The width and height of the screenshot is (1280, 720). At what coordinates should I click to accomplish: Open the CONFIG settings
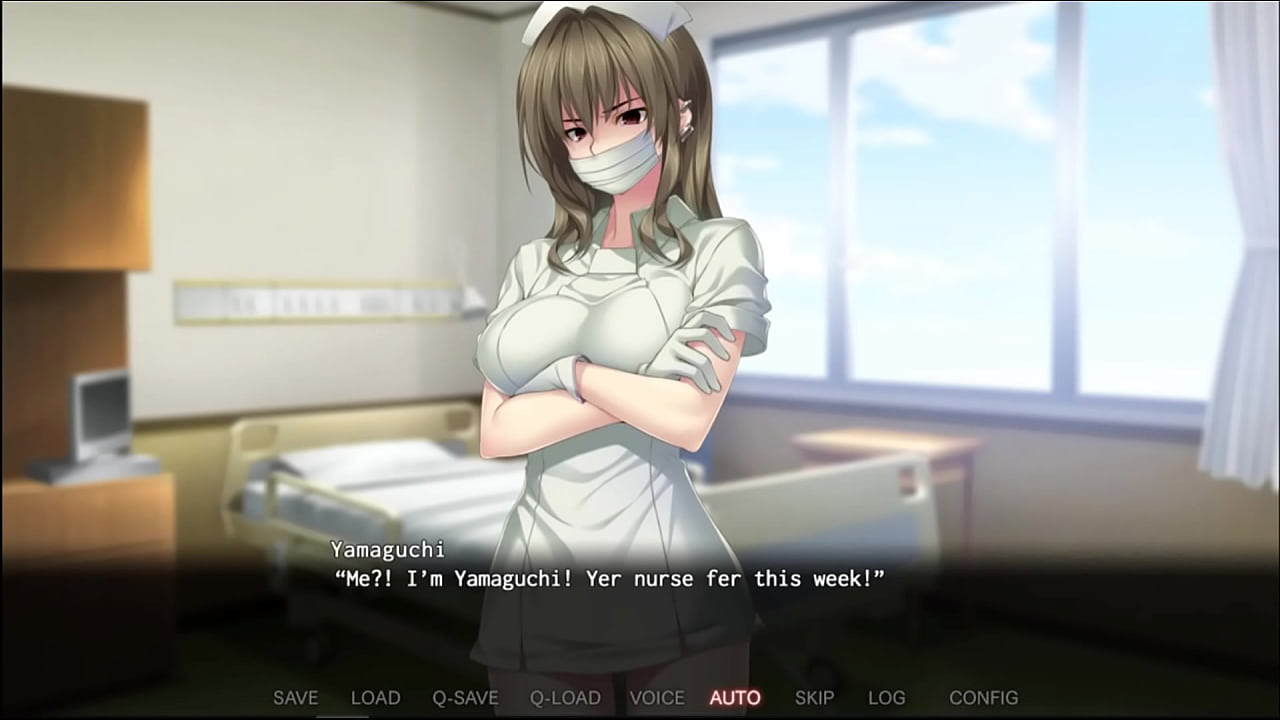[983, 698]
